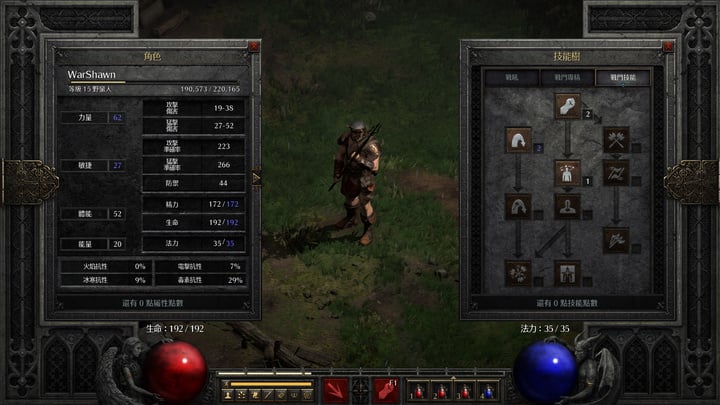
Task: Choose the Berserk skill icon
Action: point(568,271)
